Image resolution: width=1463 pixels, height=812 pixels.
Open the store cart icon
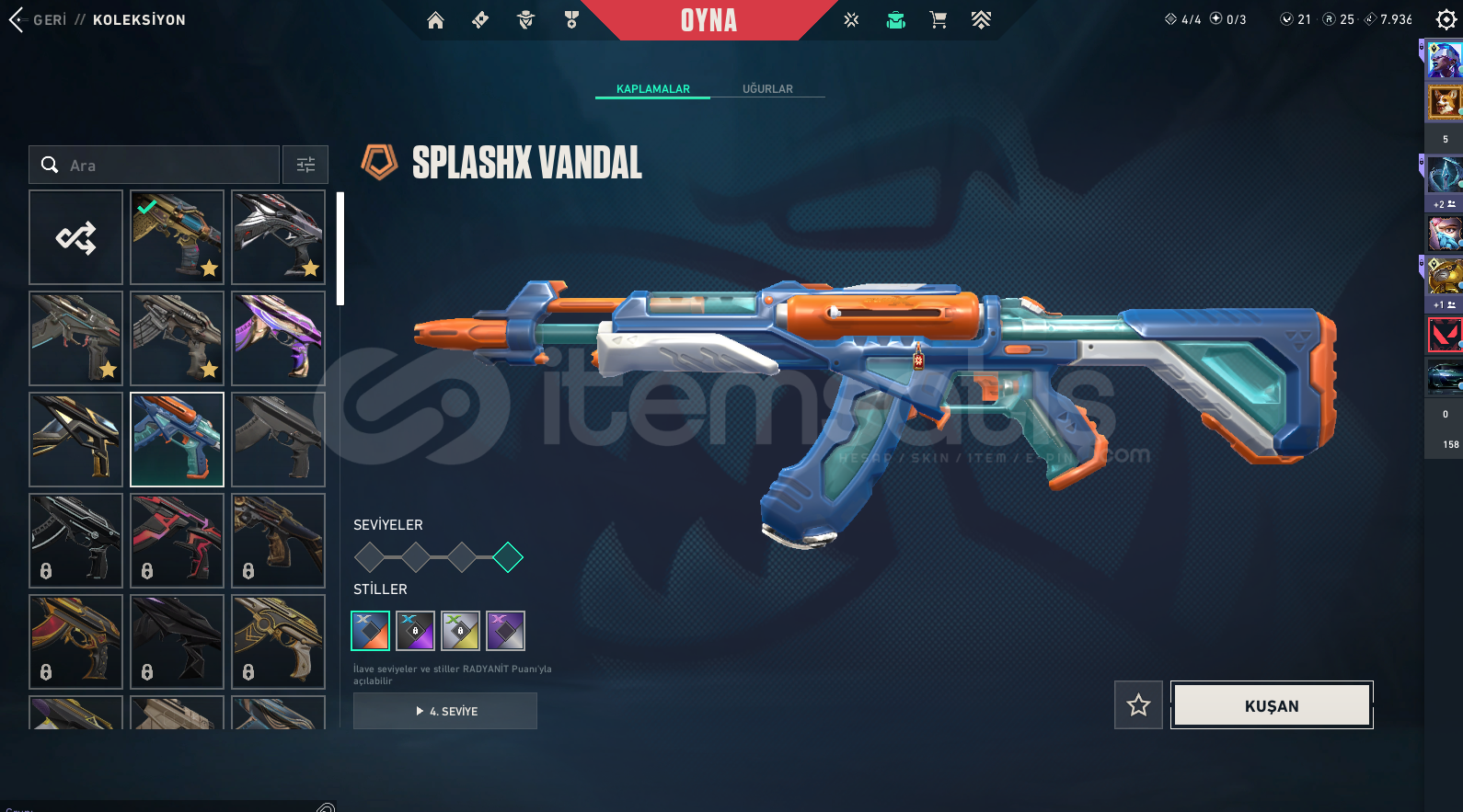[938, 20]
